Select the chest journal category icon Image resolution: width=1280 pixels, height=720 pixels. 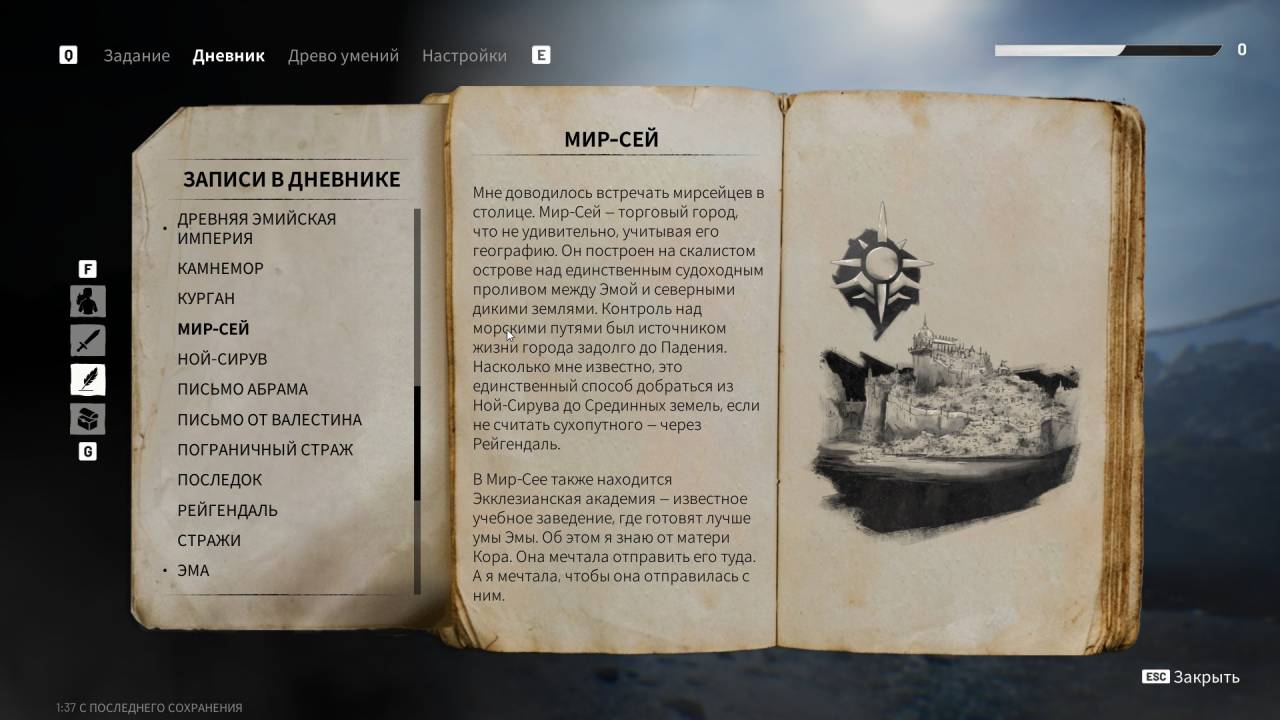point(88,419)
